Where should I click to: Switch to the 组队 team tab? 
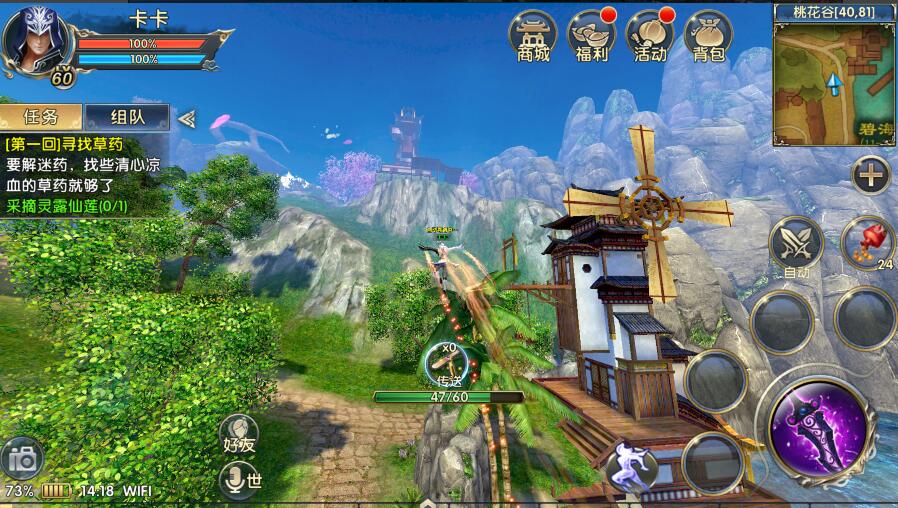127,117
